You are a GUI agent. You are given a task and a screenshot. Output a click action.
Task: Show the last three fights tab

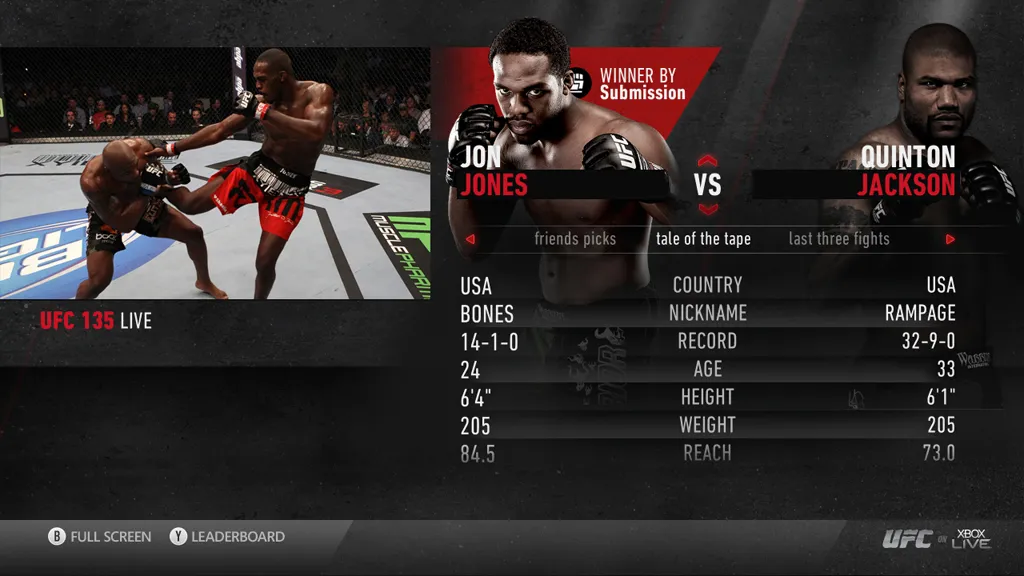point(838,239)
